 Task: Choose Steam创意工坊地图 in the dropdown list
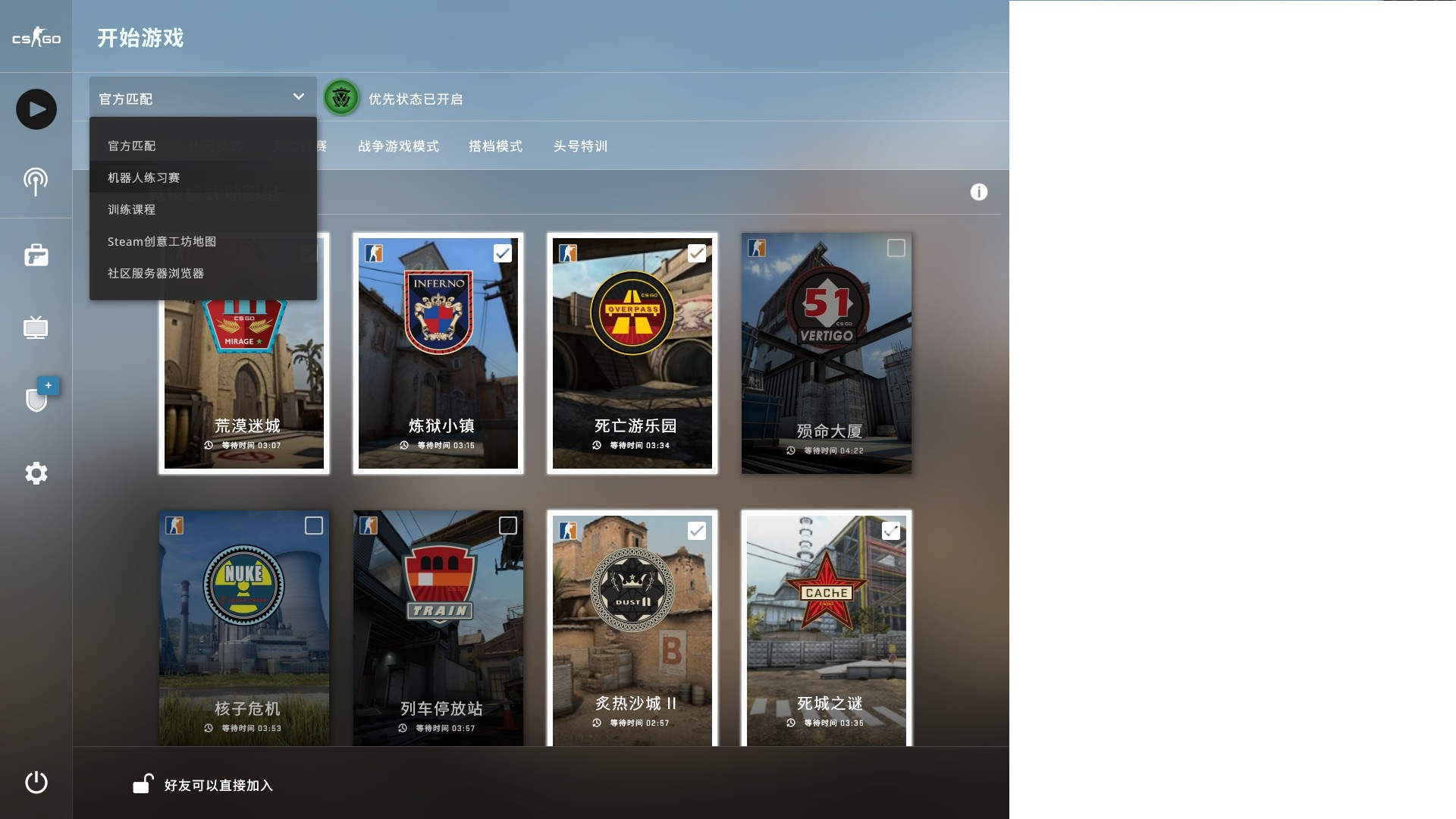click(x=162, y=241)
